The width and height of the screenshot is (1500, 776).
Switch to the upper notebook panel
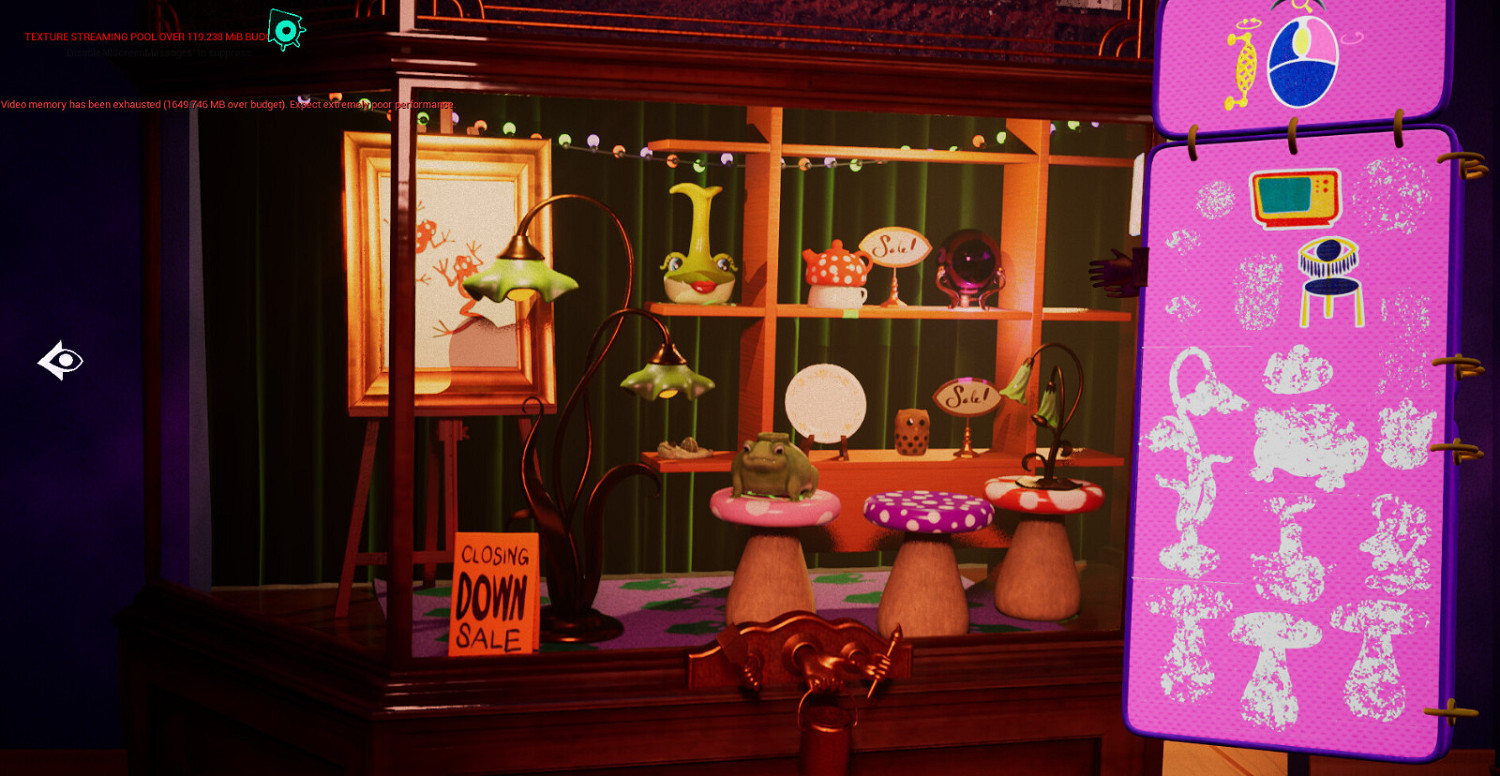(1300, 60)
